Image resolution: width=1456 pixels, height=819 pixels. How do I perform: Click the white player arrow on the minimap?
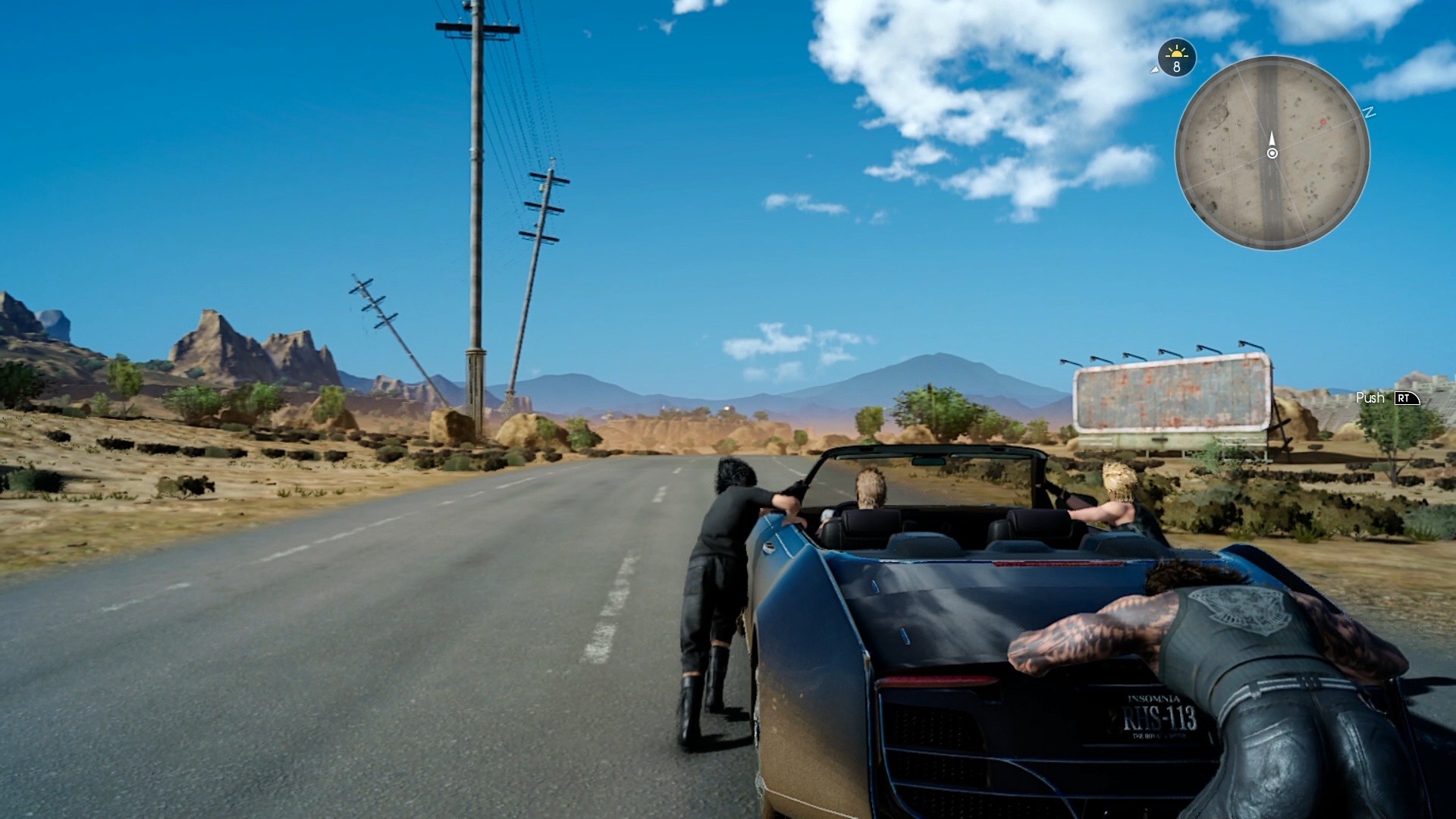1272,140
